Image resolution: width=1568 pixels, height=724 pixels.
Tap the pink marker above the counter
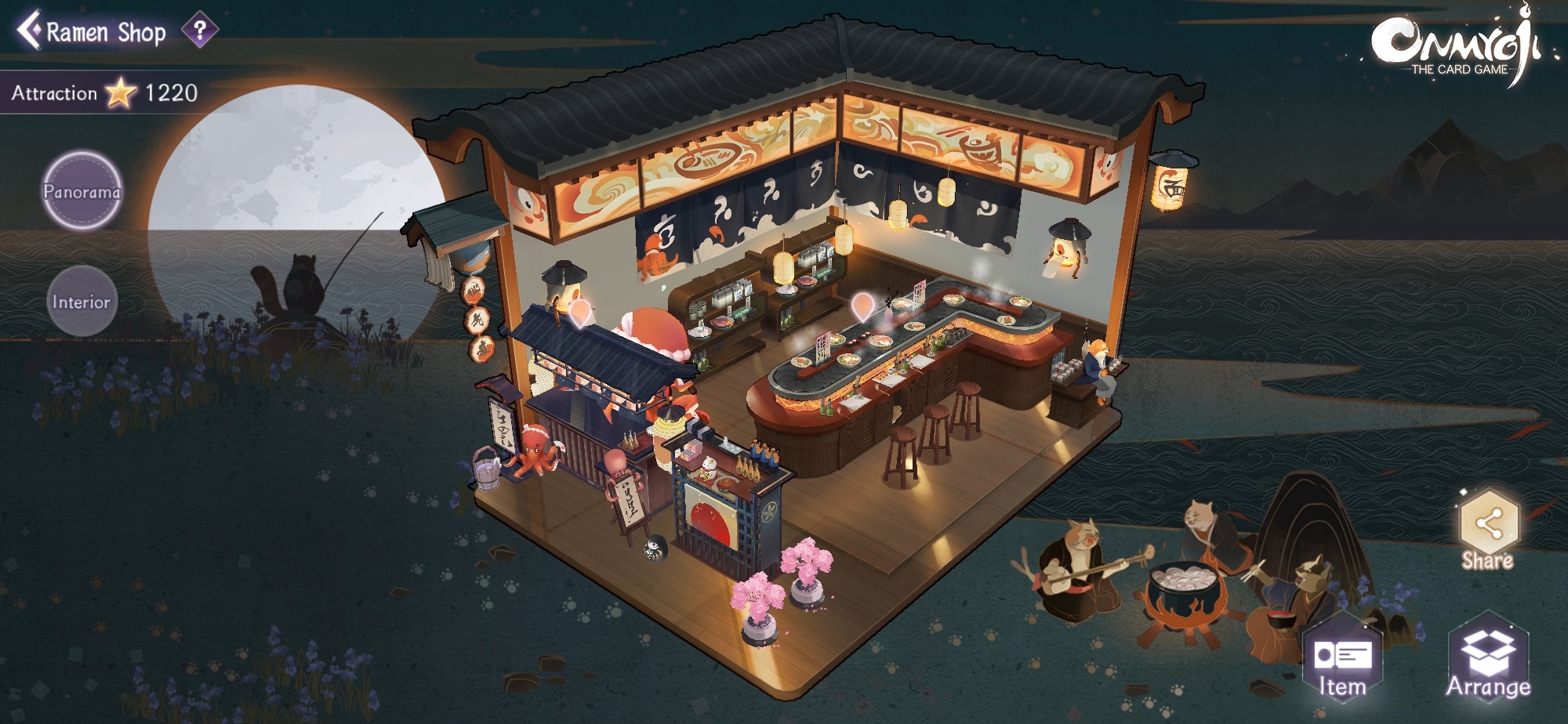pyautogui.click(x=862, y=306)
